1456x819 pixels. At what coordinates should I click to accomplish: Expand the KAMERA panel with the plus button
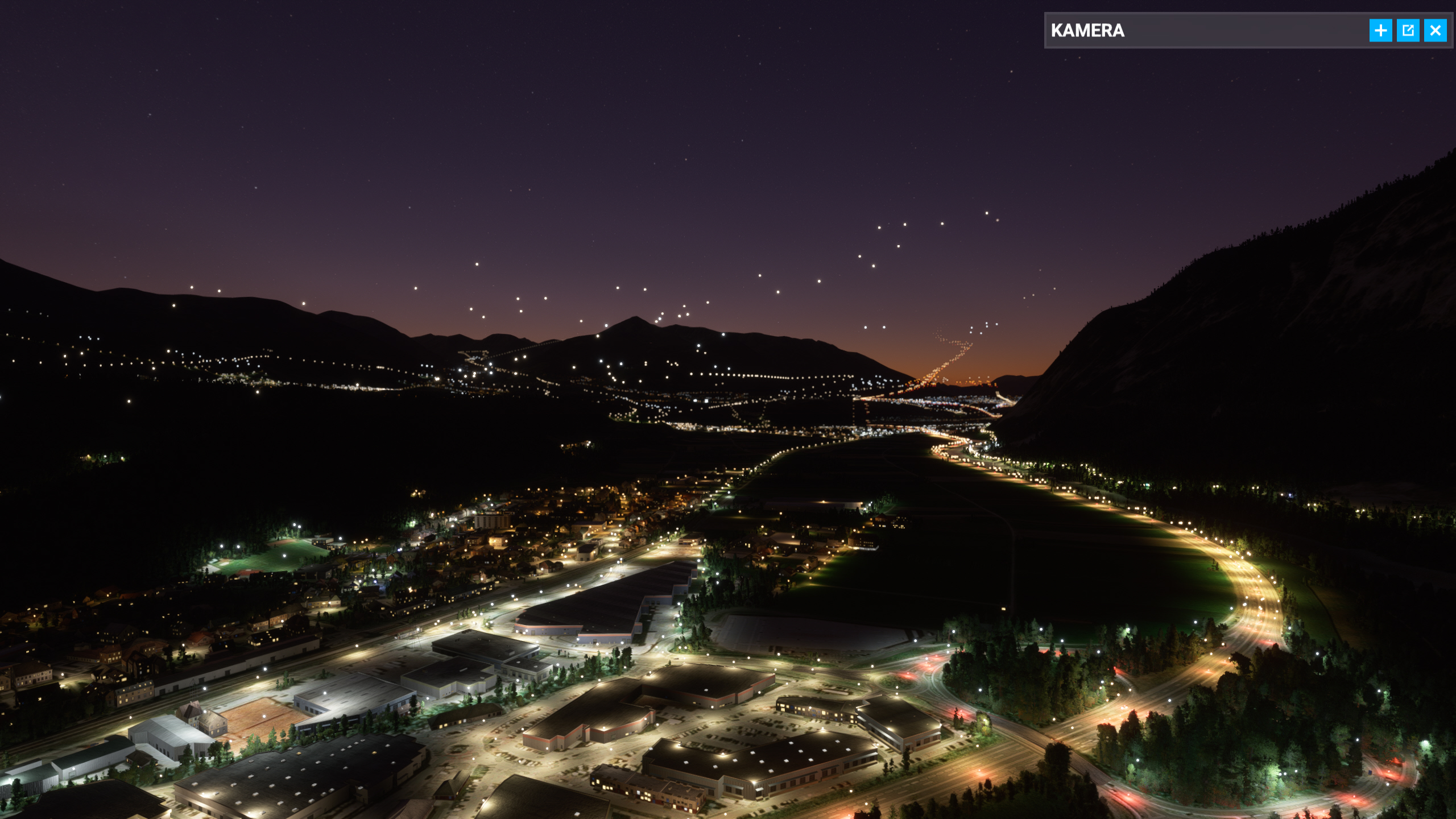[x=1380, y=31]
